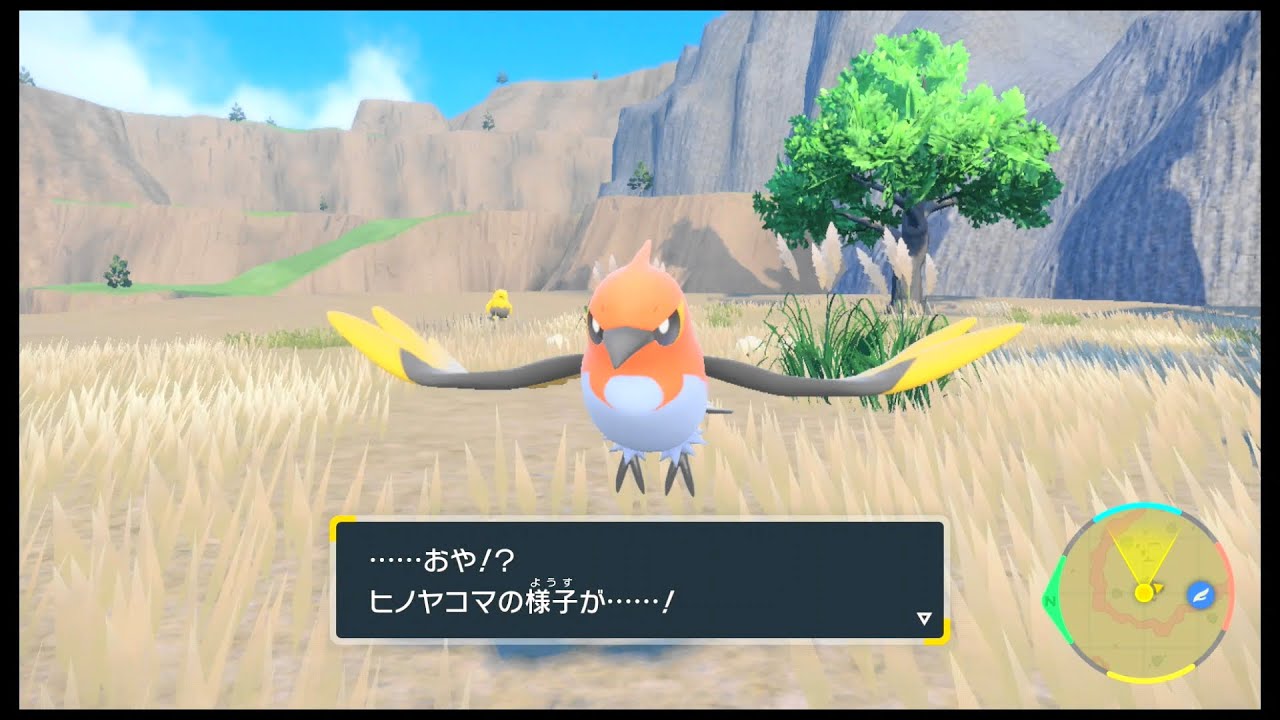The image size is (1280, 720).
Task: Select the small green landmark icon on the minimap
Action: coord(1210,618)
